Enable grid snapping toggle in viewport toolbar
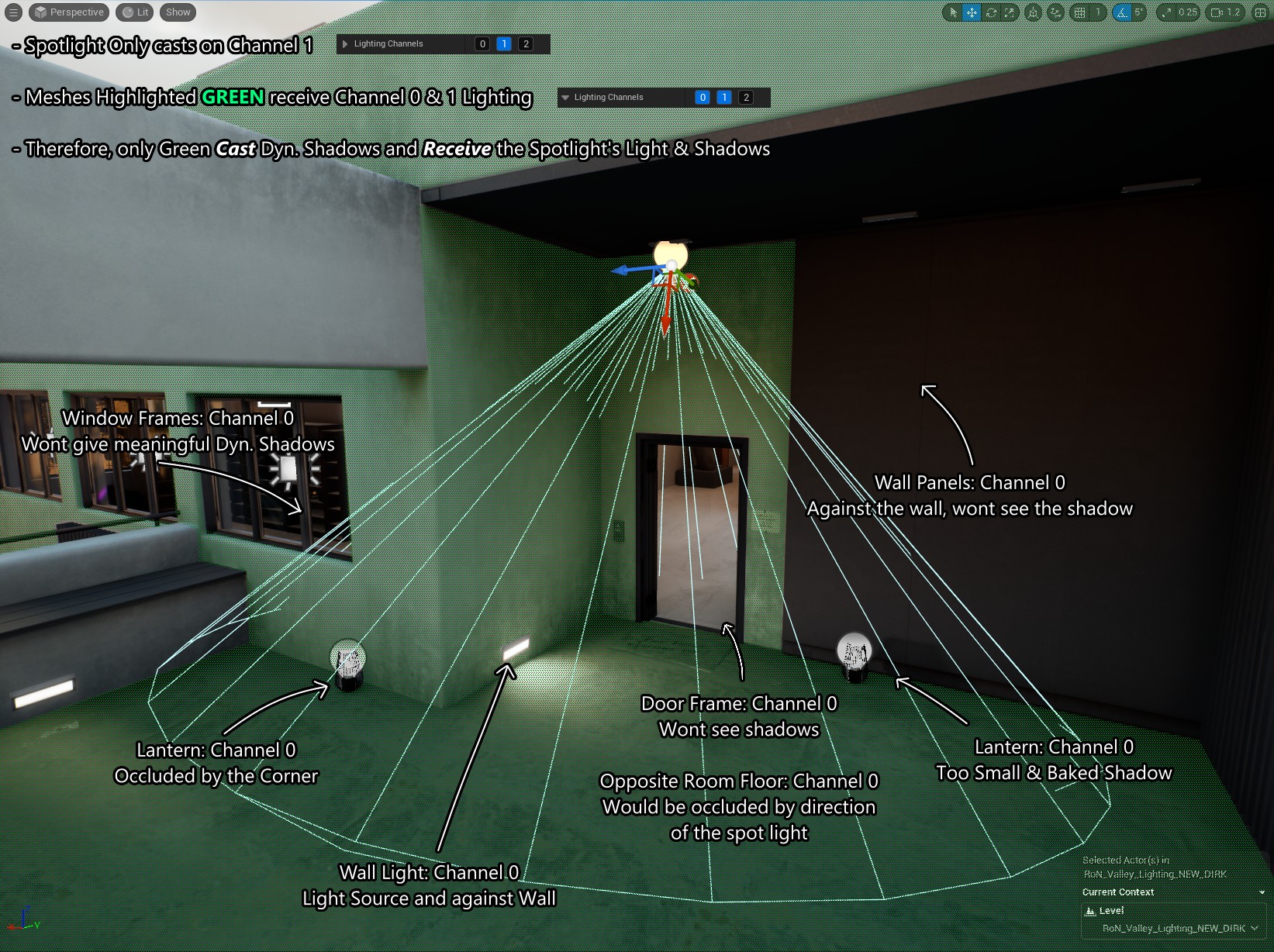This screenshot has height=952, width=1274. (1080, 12)
